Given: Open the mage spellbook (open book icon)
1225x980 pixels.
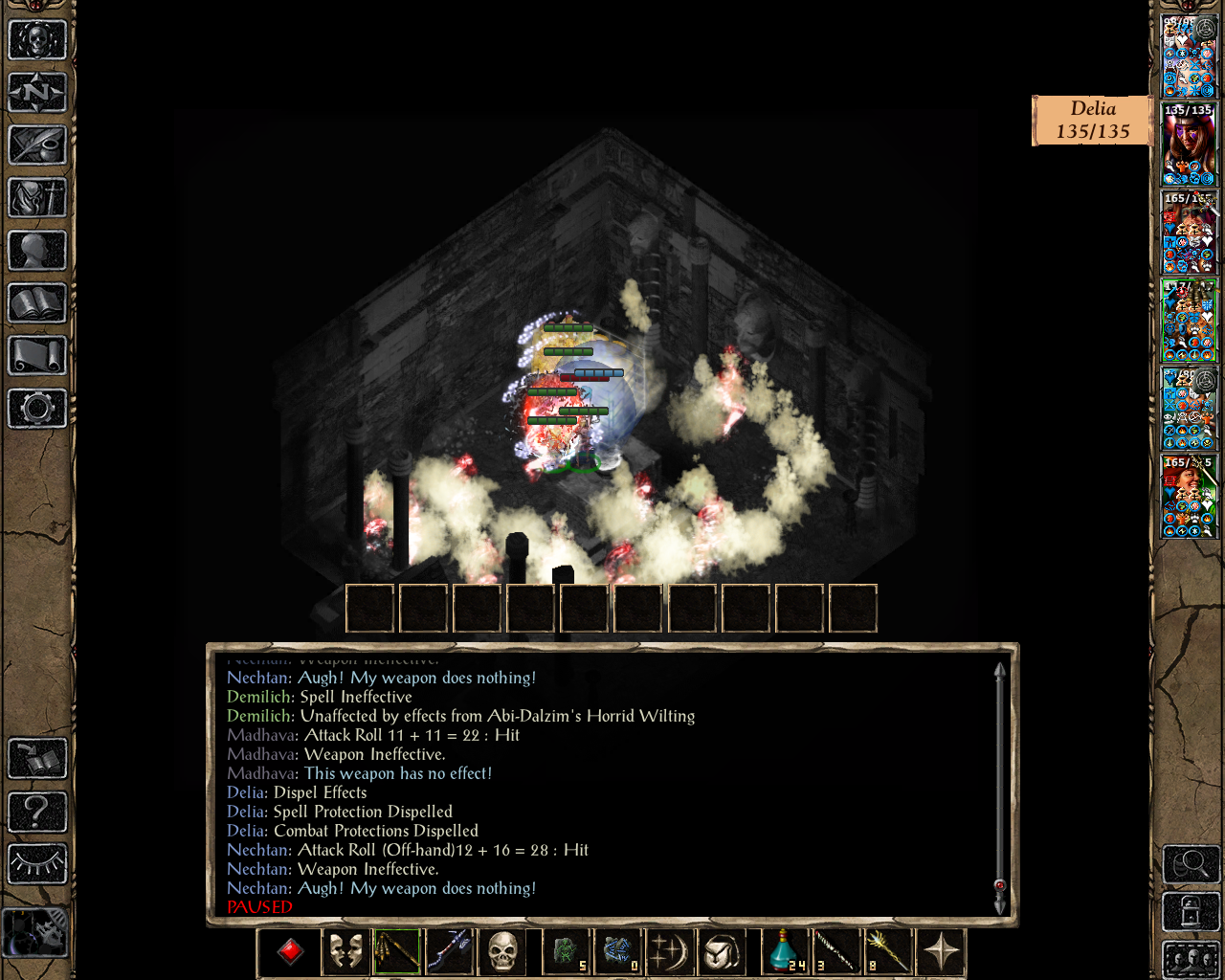Looking at the screenshot, I should click(37, 303).
